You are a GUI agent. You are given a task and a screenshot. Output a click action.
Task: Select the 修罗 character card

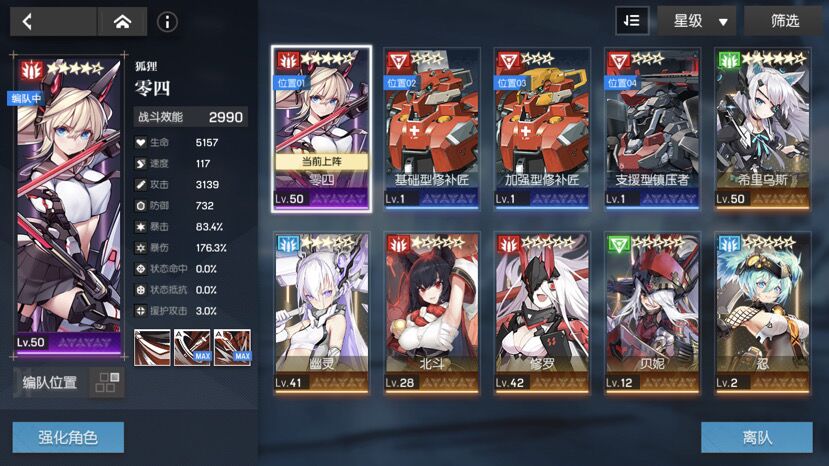(x=543, y=310)
